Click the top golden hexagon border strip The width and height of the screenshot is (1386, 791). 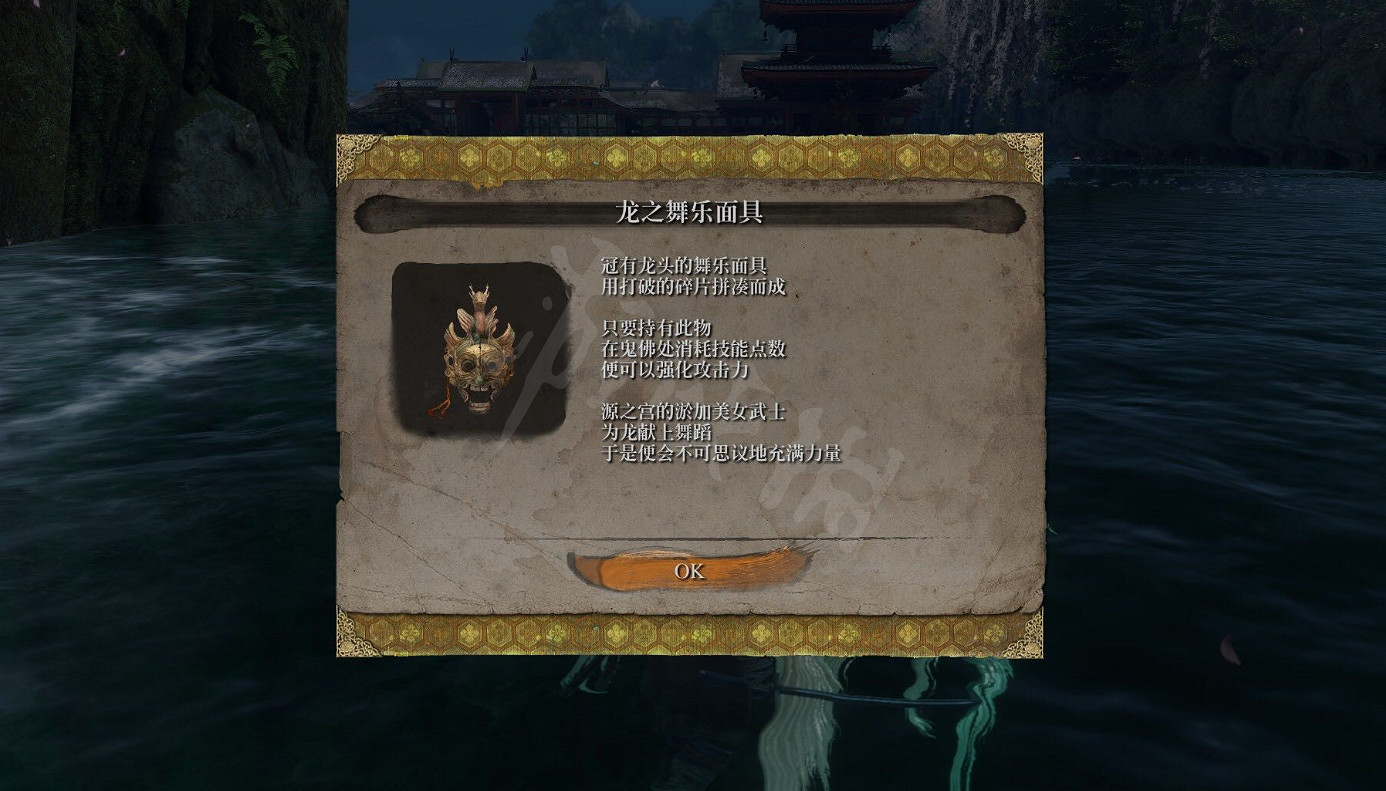(690, 155)
